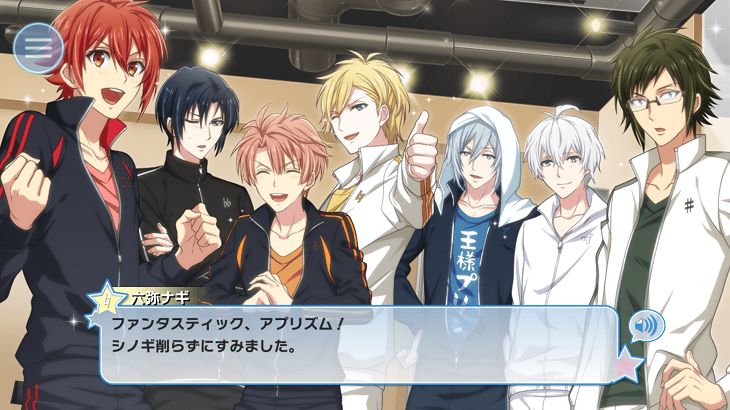Open the hamburger menu button

(x=38, y=45)
